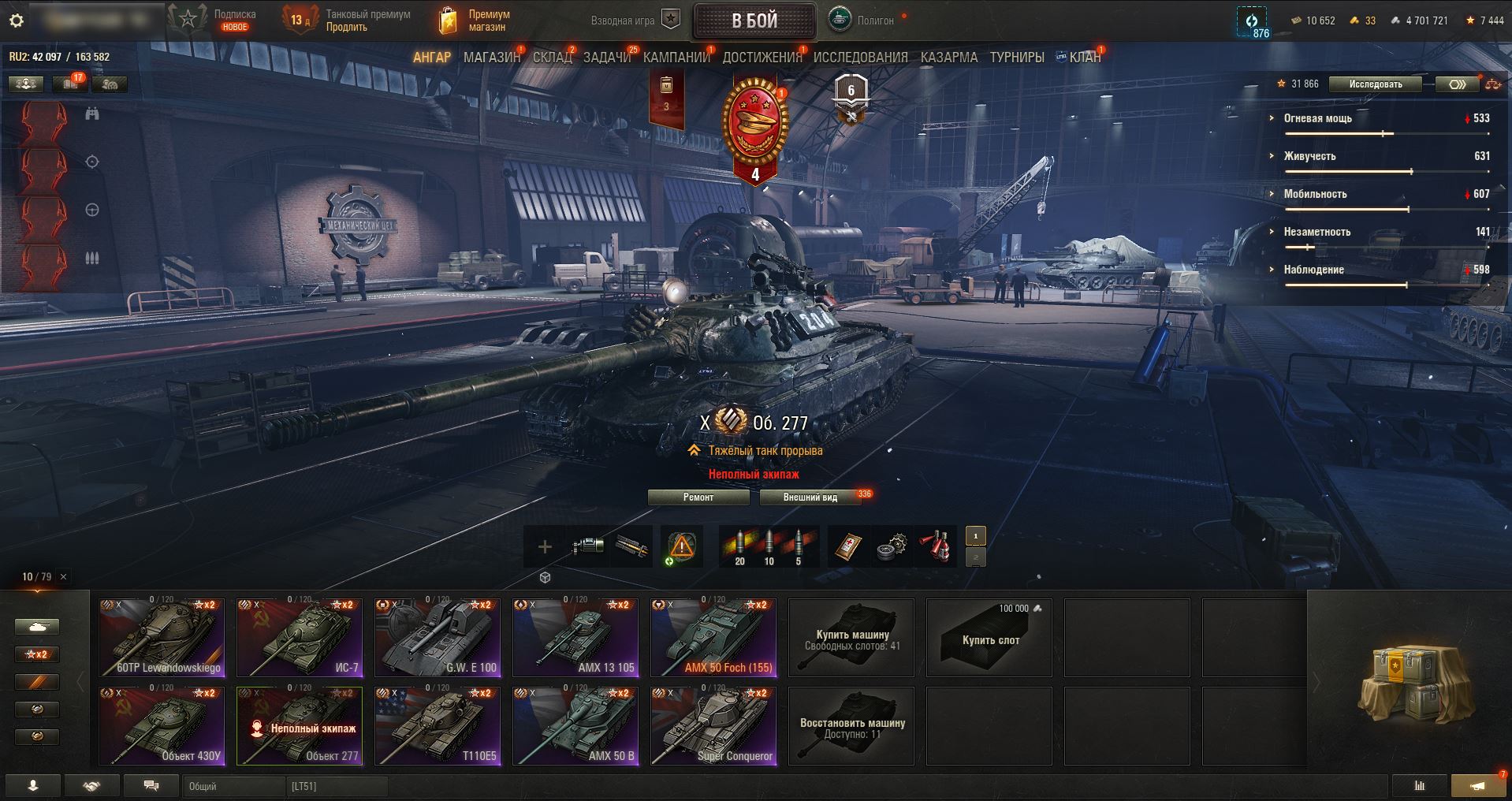Switch to the МАГАЗИН tab
Image resolution: width=1512 pixels, height=801 pixels.
point(492,58)
